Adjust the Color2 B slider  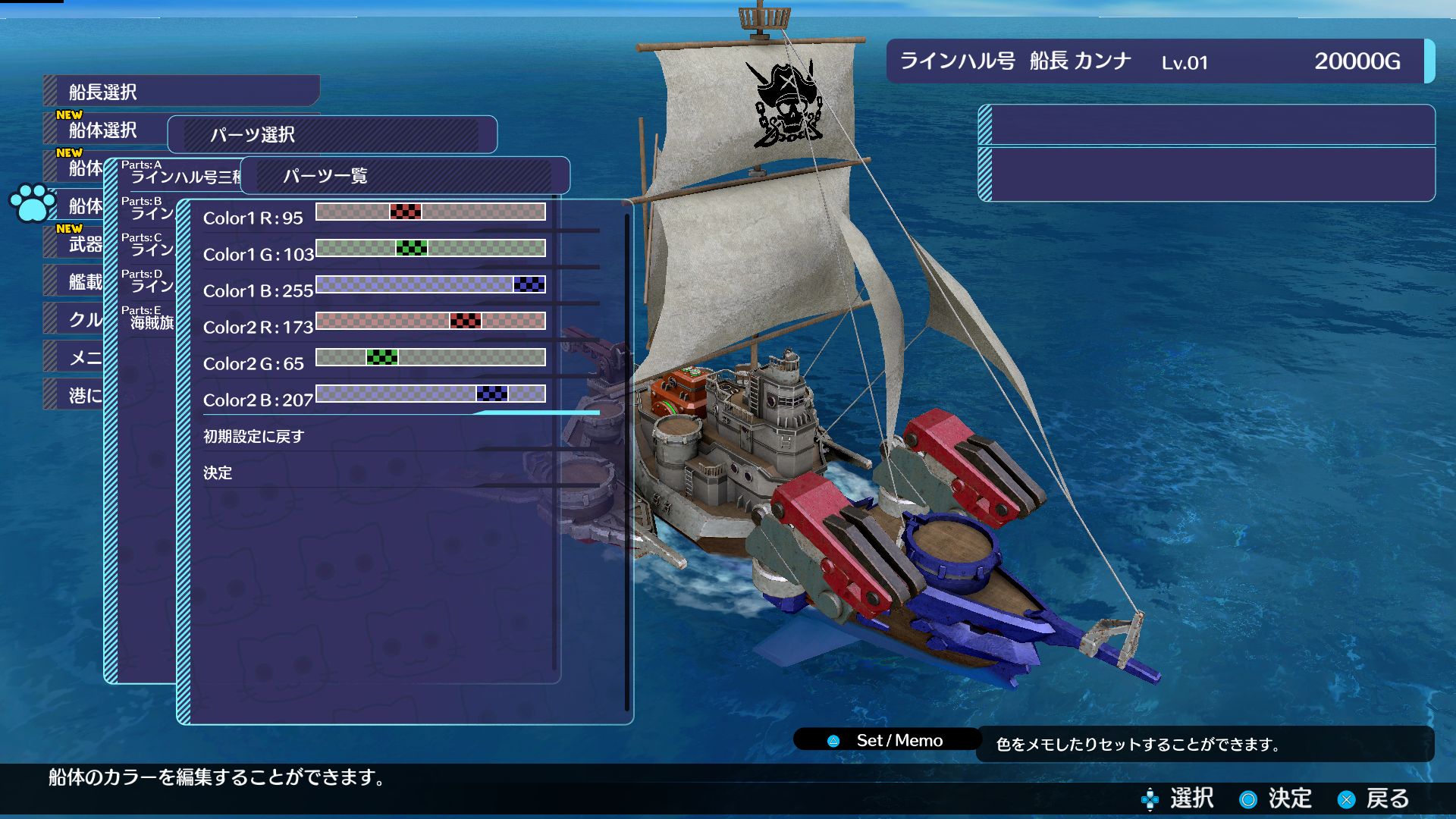click(491, 394)
